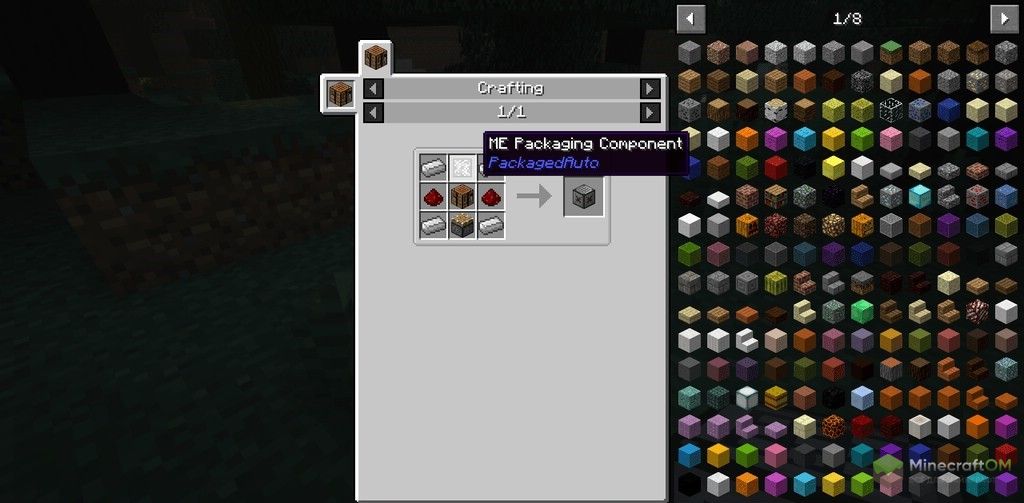Switch to the next recipe category after Crafting
1024x503 pixels.
[650, 89]
